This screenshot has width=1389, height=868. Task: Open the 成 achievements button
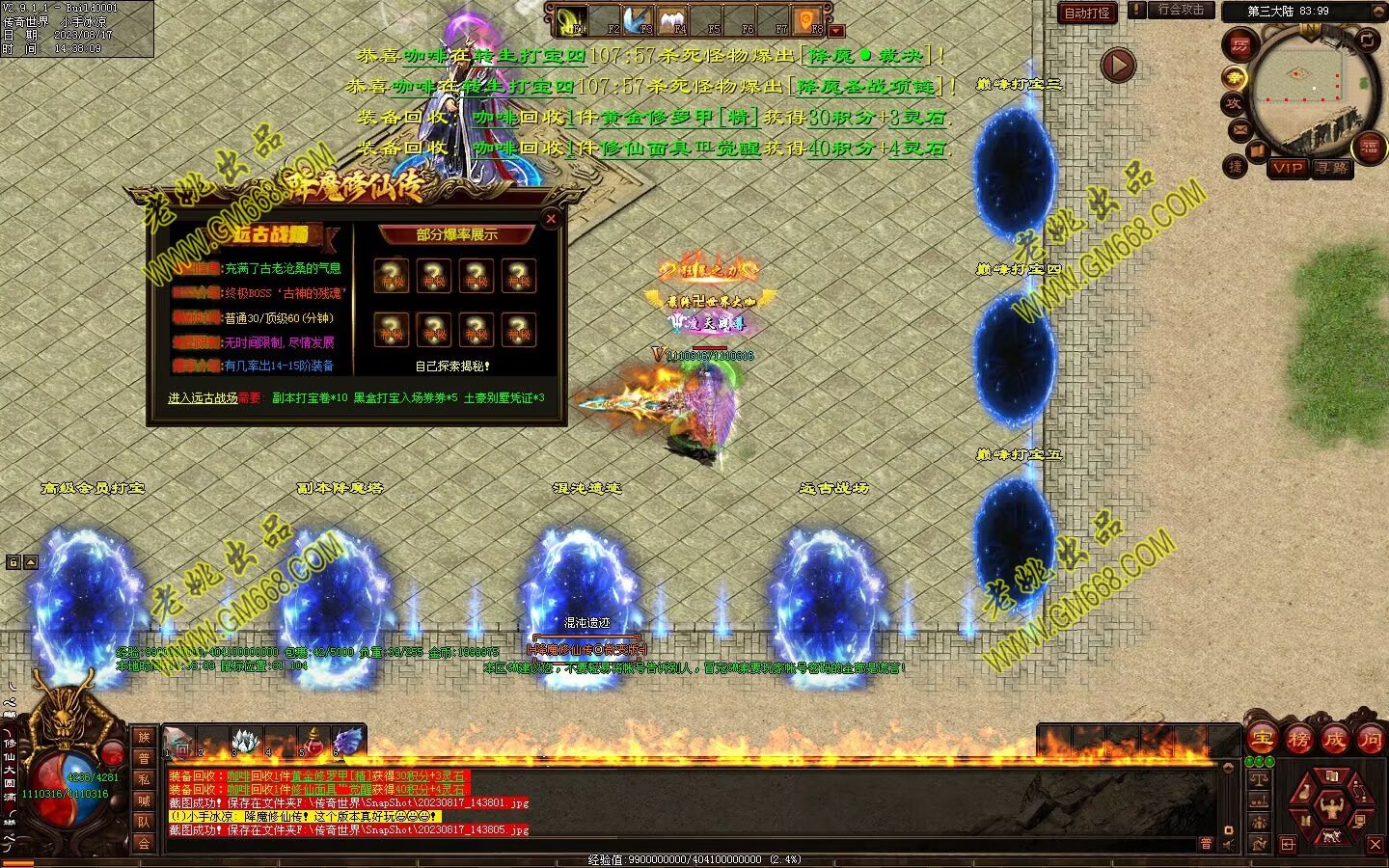point(1334,740)
